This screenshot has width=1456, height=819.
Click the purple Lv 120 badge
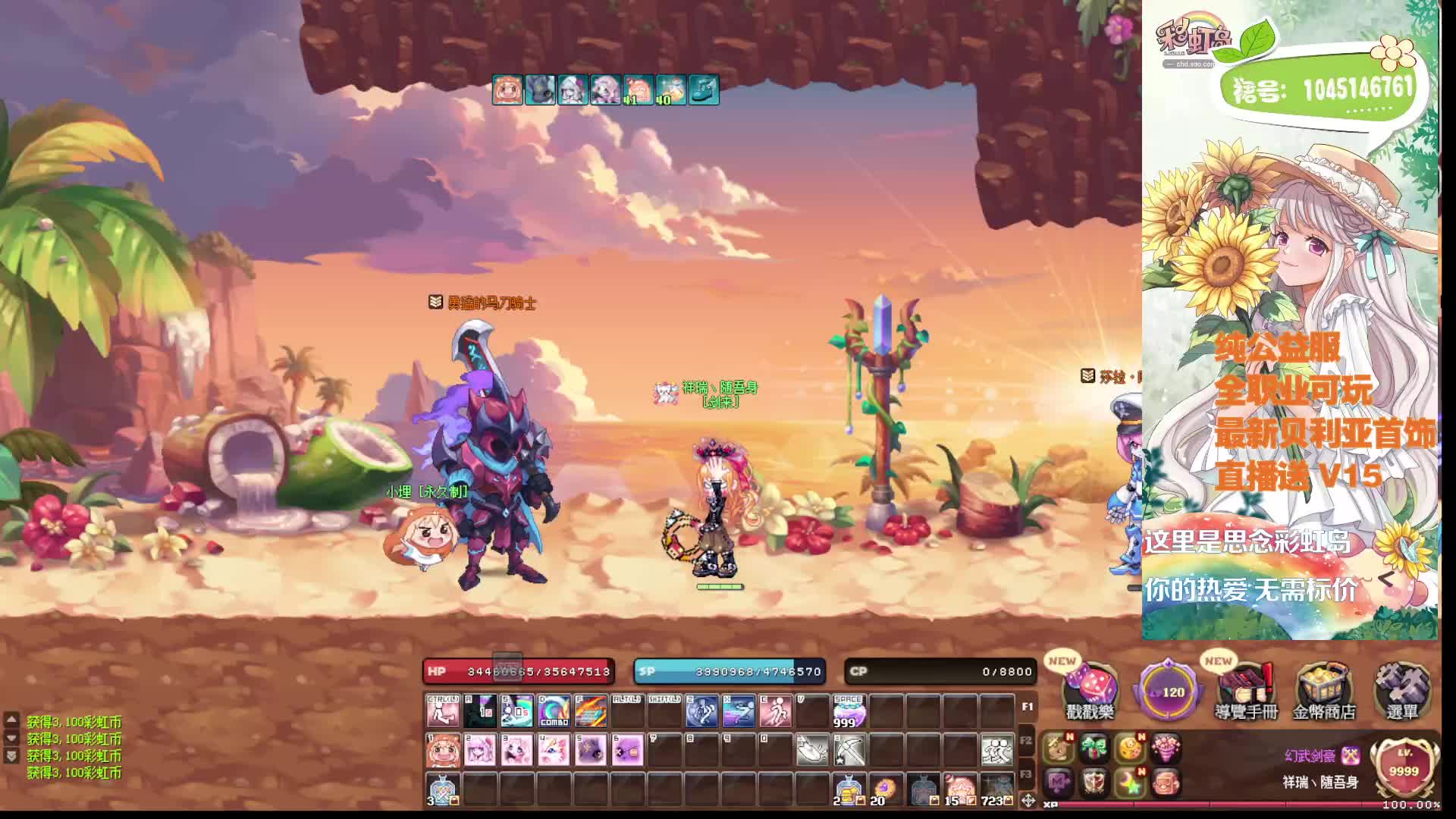[1169, 691]
